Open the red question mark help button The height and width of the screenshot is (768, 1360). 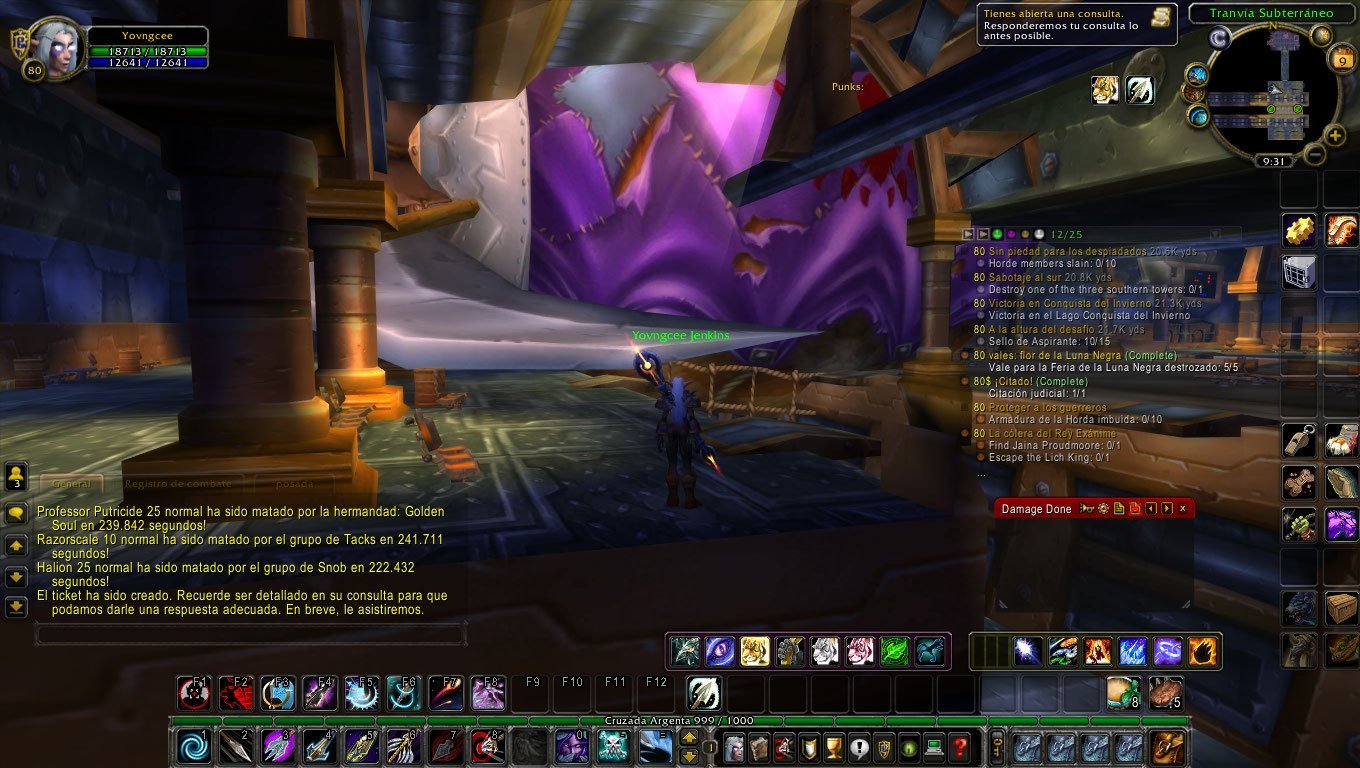pos(959,746)
